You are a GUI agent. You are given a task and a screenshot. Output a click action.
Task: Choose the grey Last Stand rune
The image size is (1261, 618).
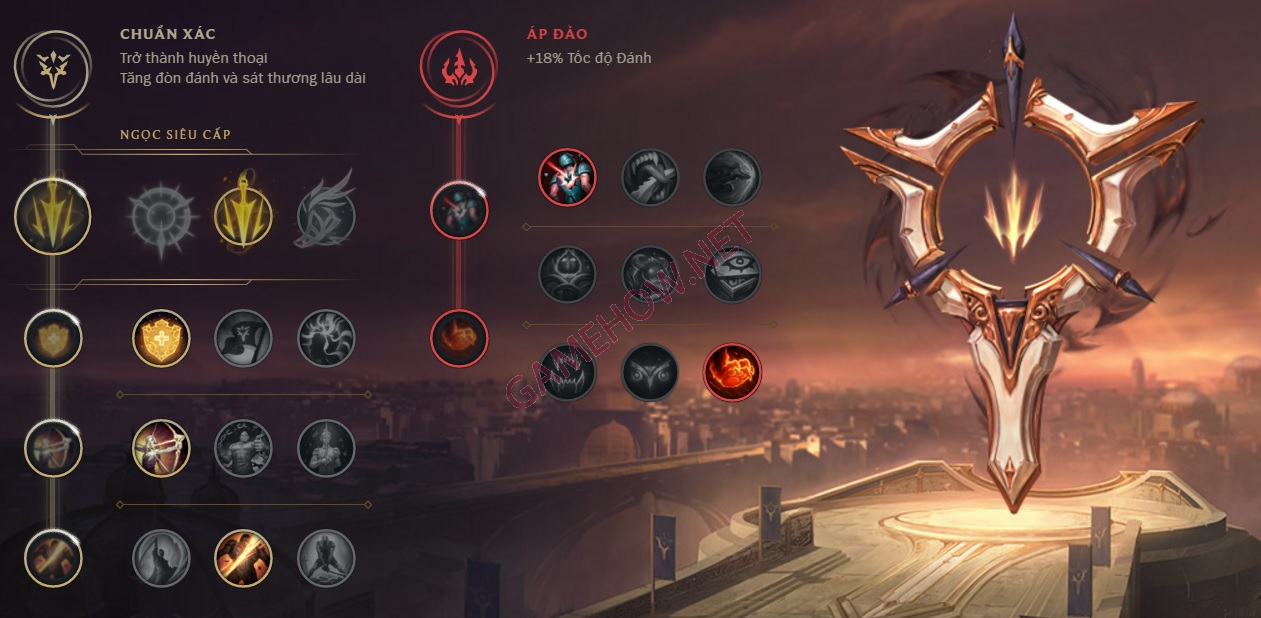(326, 557)
